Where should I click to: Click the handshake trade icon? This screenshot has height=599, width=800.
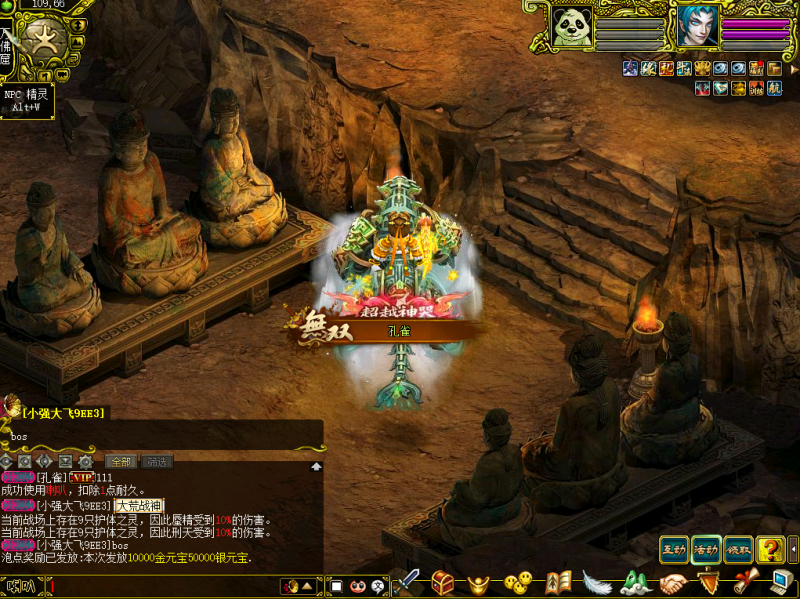[x=673, y=582]
